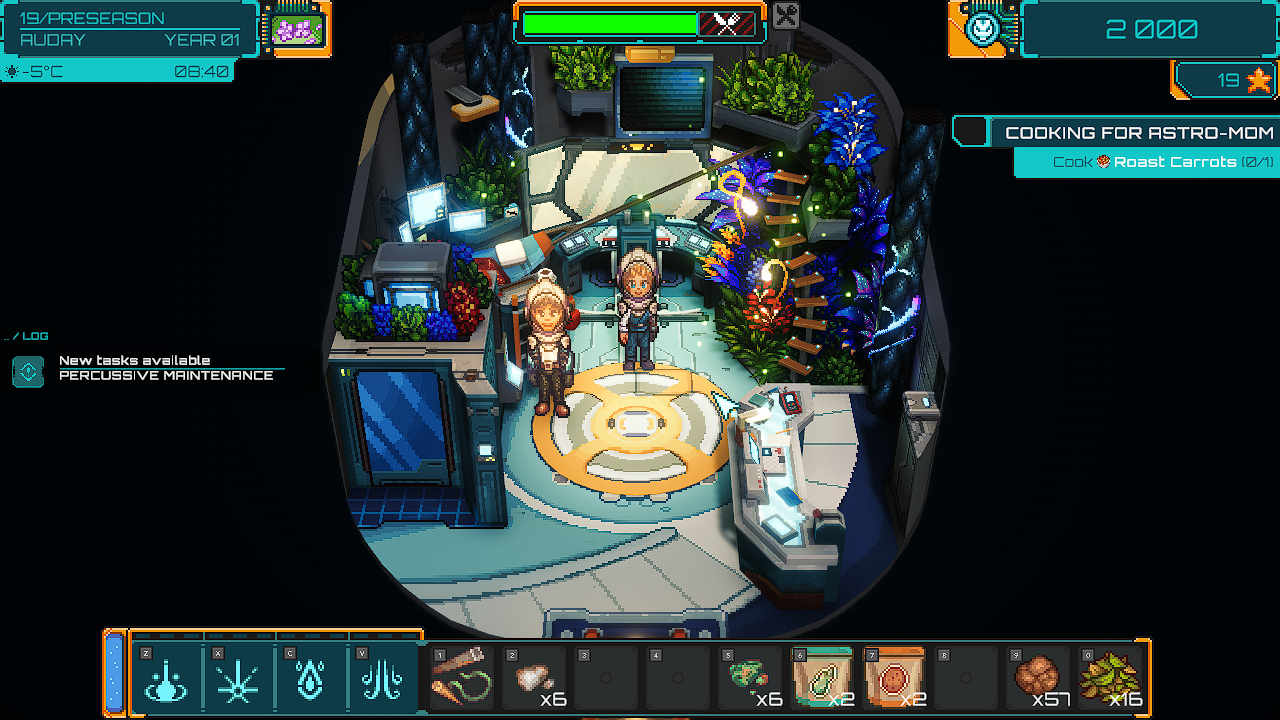Open the Cooking for Astro-Mom quest tracker
This screenshot has height=720, width=1280.
(1138, 132)
